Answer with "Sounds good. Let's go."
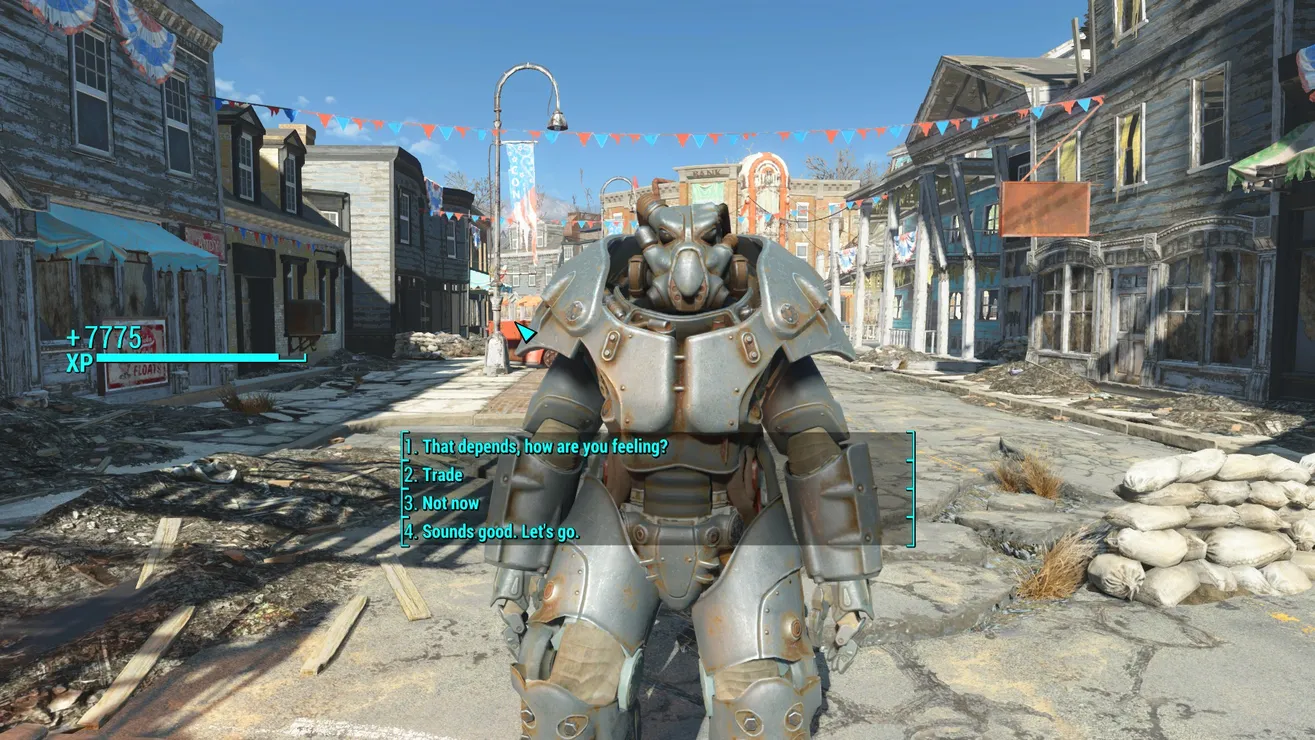Image resolution: width=1315 pixels, height=740 pixels. click(500, 532)
